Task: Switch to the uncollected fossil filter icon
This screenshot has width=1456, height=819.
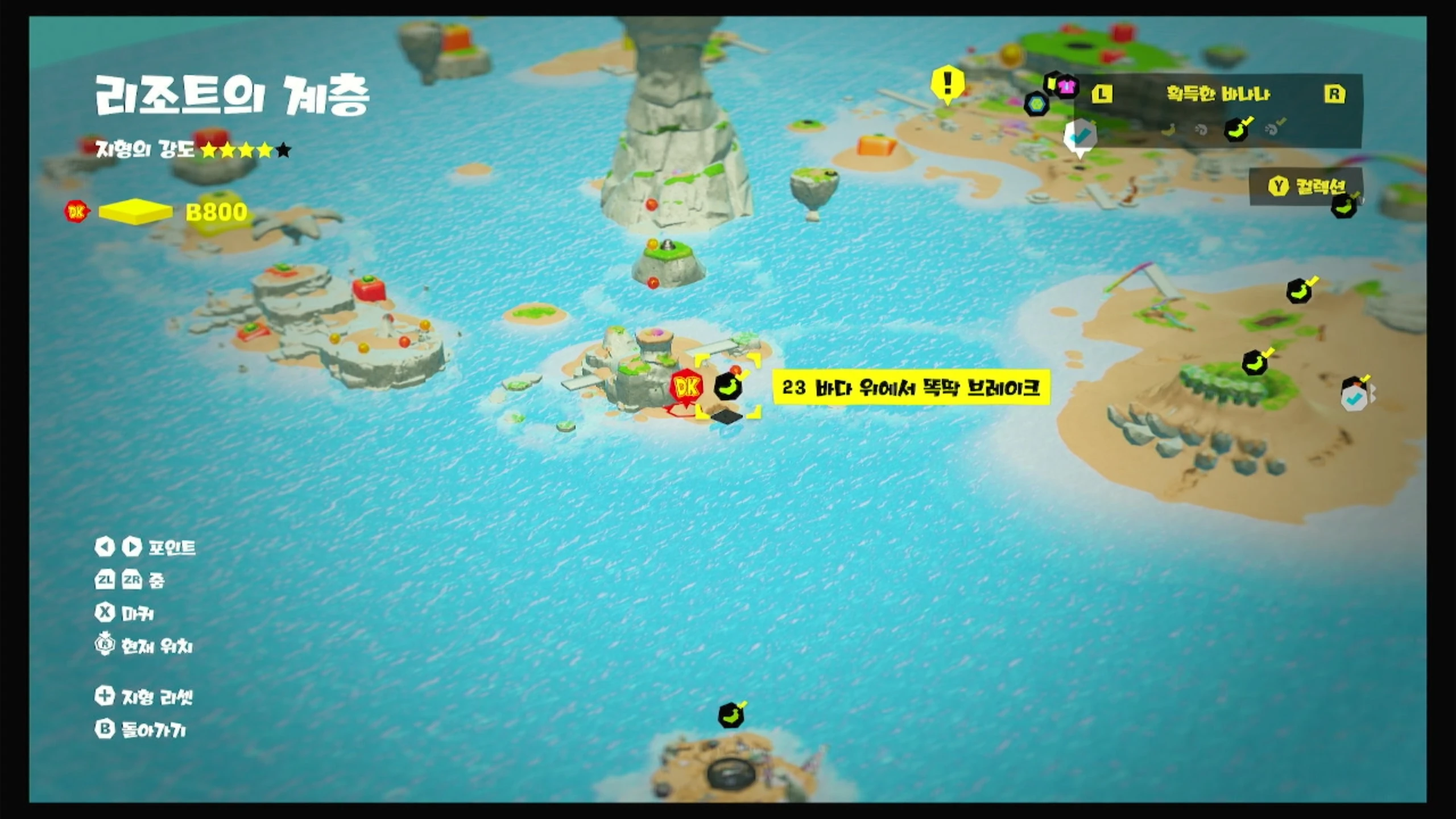Action: tap(1201, 130)
